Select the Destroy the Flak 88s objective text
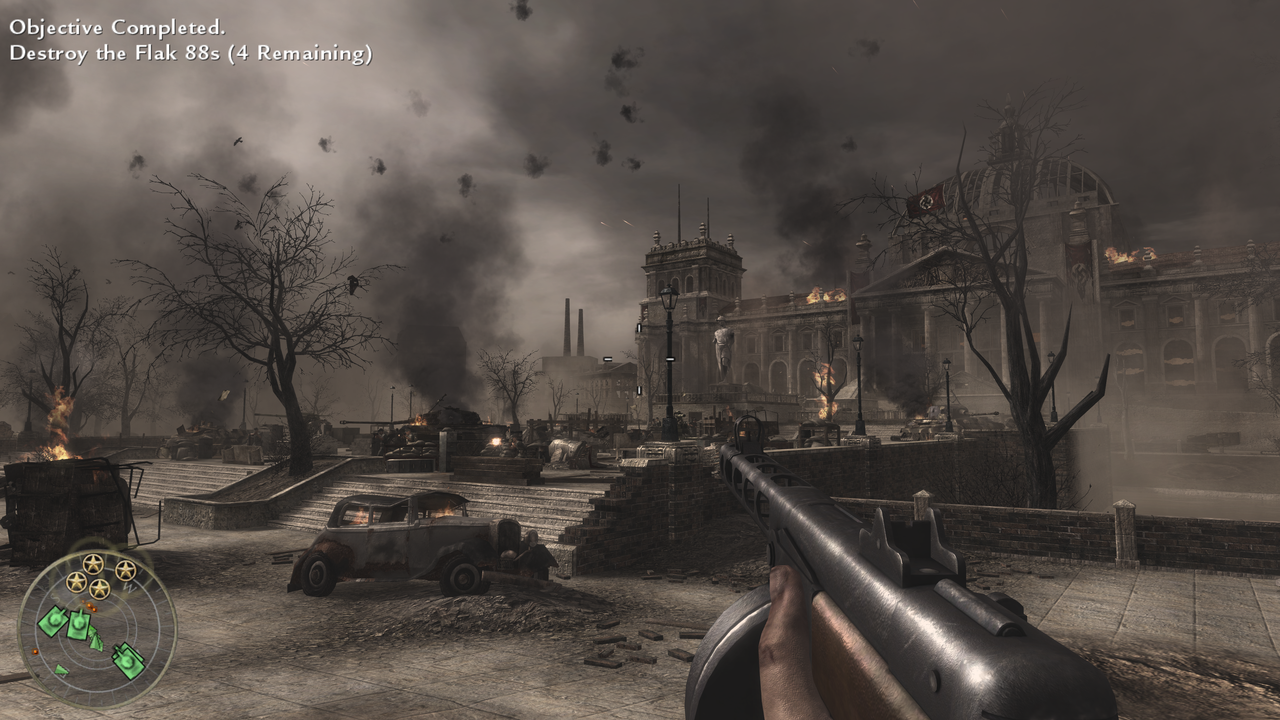Viewport: 1280px width, 720px height. click(x=190, y=54)
